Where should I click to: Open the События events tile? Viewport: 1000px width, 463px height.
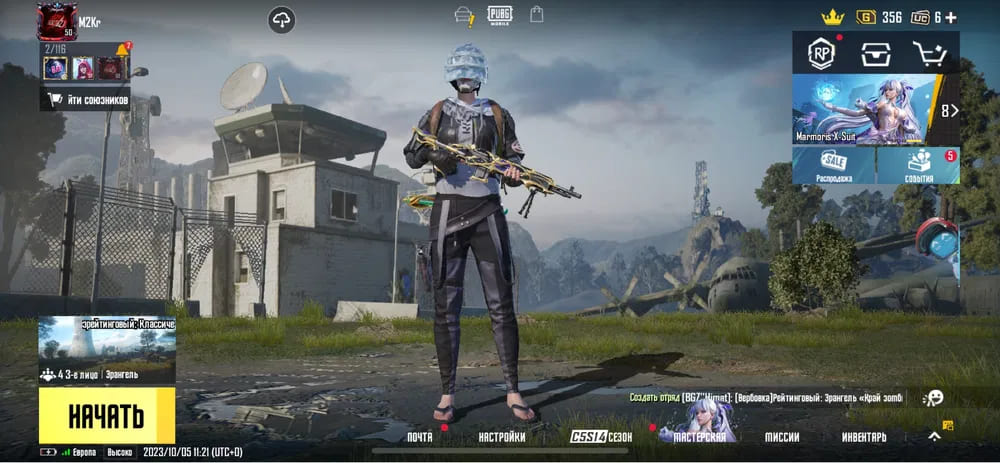[919, 166]
